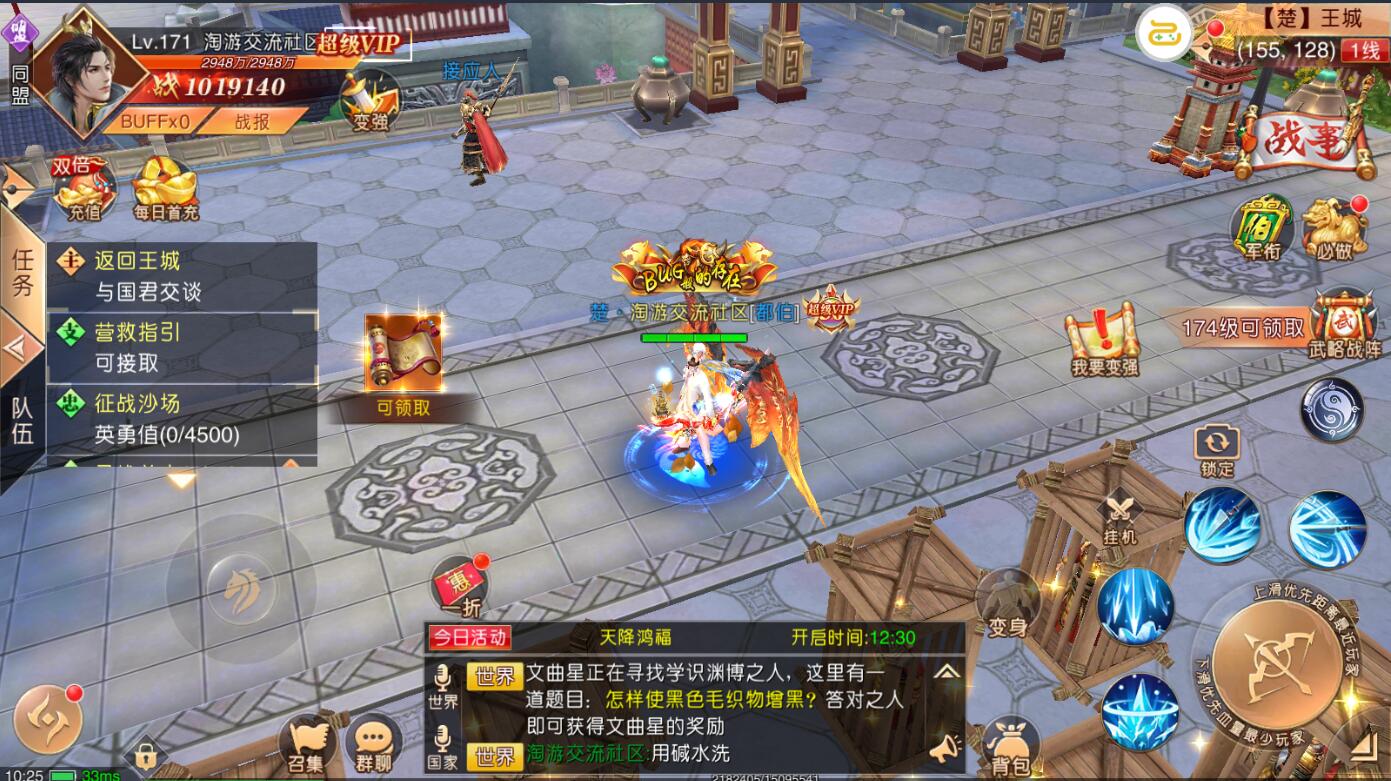Open the 充值 recharge icon
Image resolution: width=1391 pixels, height=781 pixels.
pos(84,189)
